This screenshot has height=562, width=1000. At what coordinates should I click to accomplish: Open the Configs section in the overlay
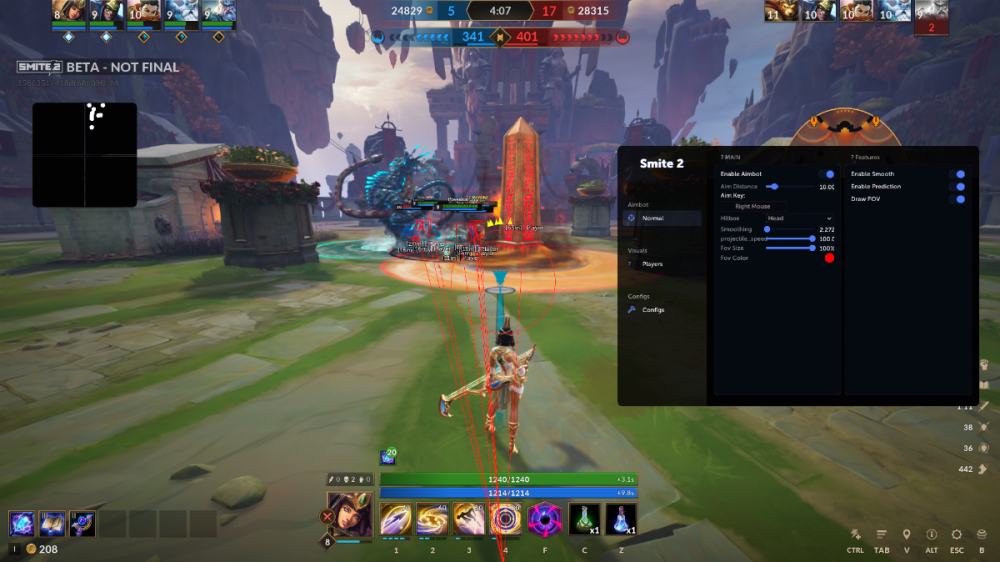point(652,310)
